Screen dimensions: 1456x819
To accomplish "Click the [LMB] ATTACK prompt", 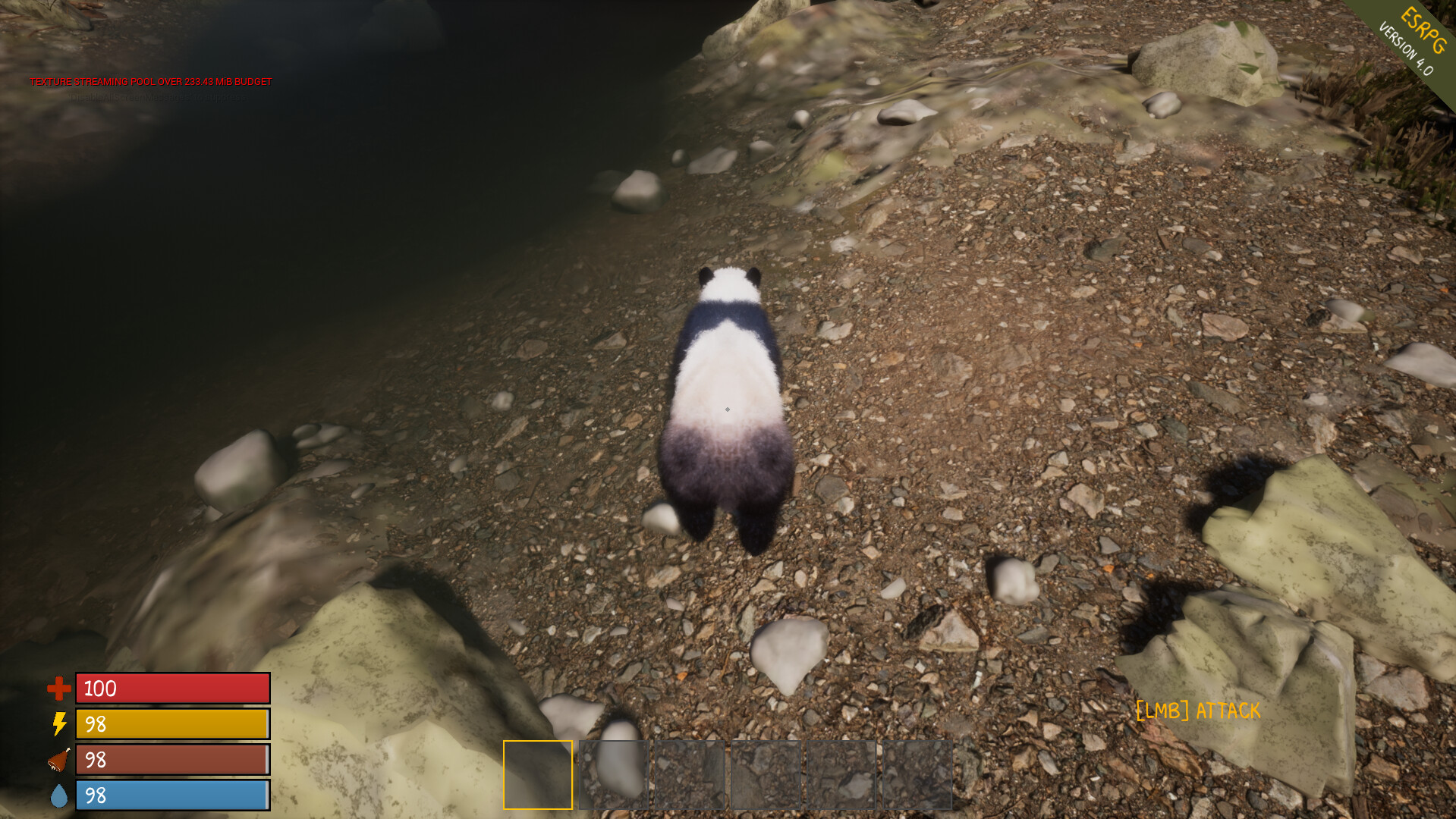I will coord(1197,711).
